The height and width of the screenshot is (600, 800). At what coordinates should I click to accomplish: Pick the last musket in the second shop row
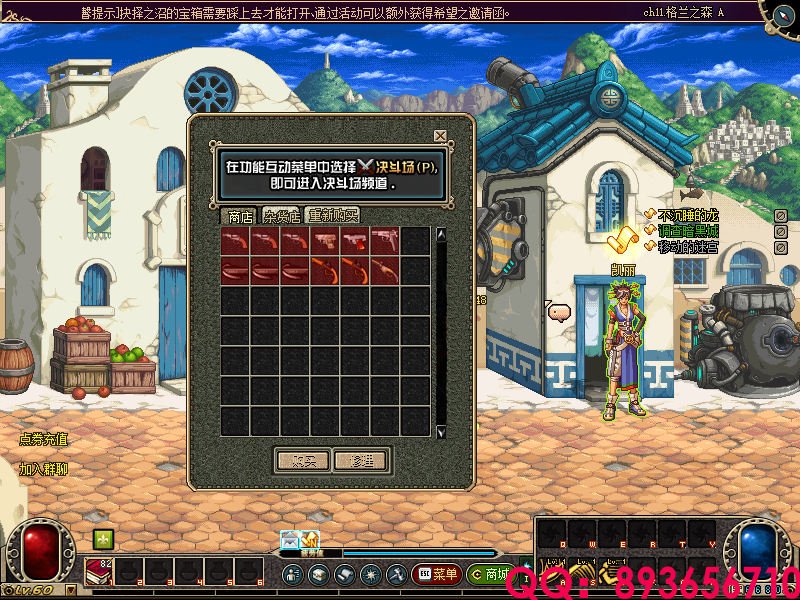(385, 271)
